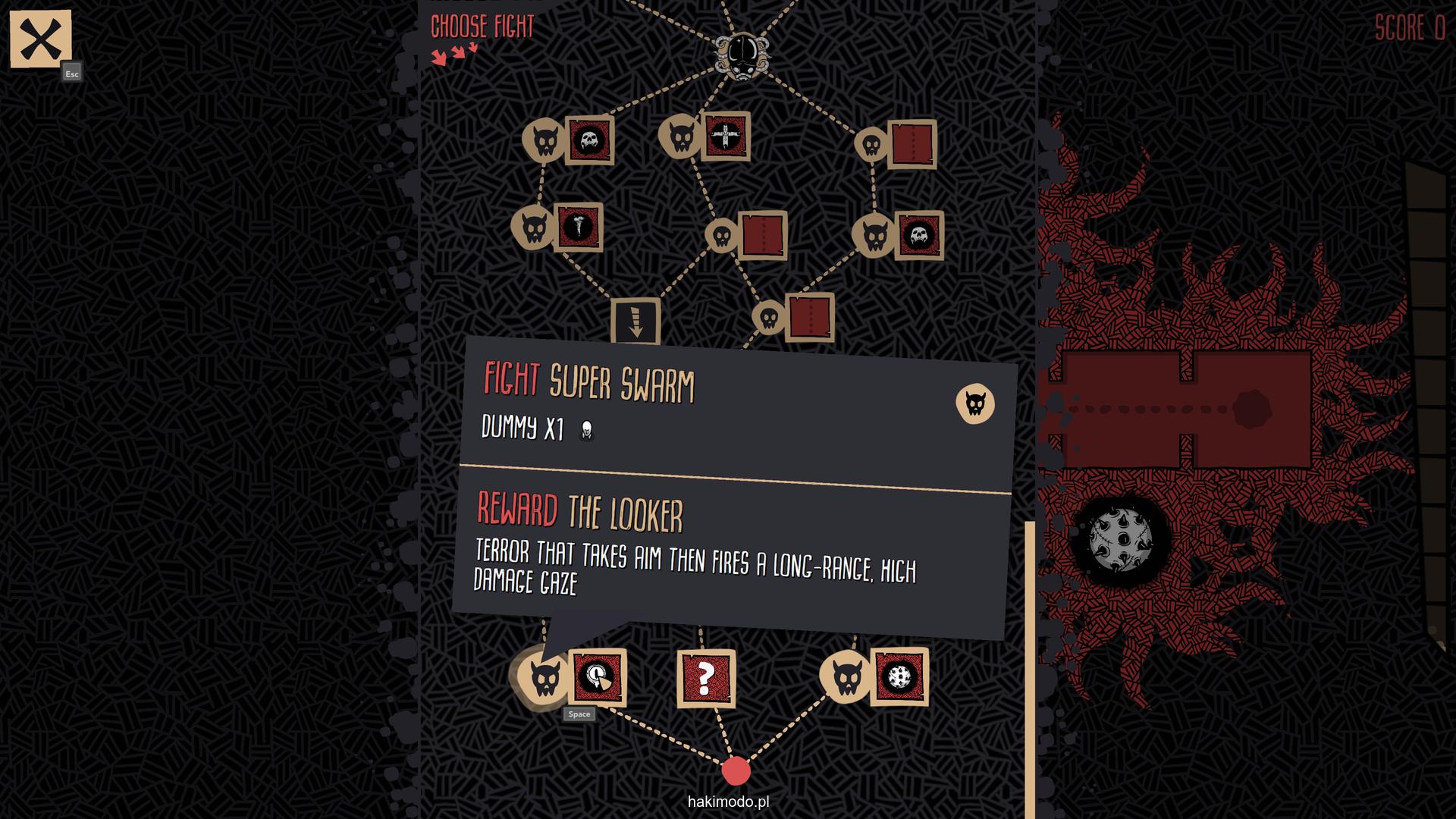Viewport: 1456px width, 819px height.
Task: Choose the down-arrow map node
Action: [x=635, y=321]
